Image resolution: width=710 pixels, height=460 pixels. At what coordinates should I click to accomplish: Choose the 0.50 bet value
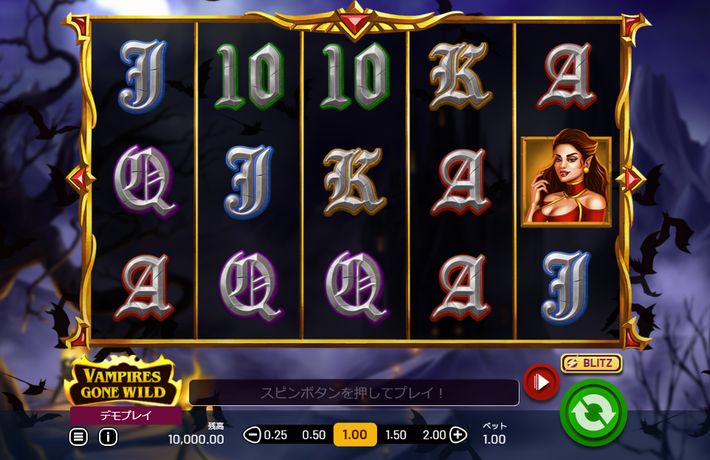(314, 435)
